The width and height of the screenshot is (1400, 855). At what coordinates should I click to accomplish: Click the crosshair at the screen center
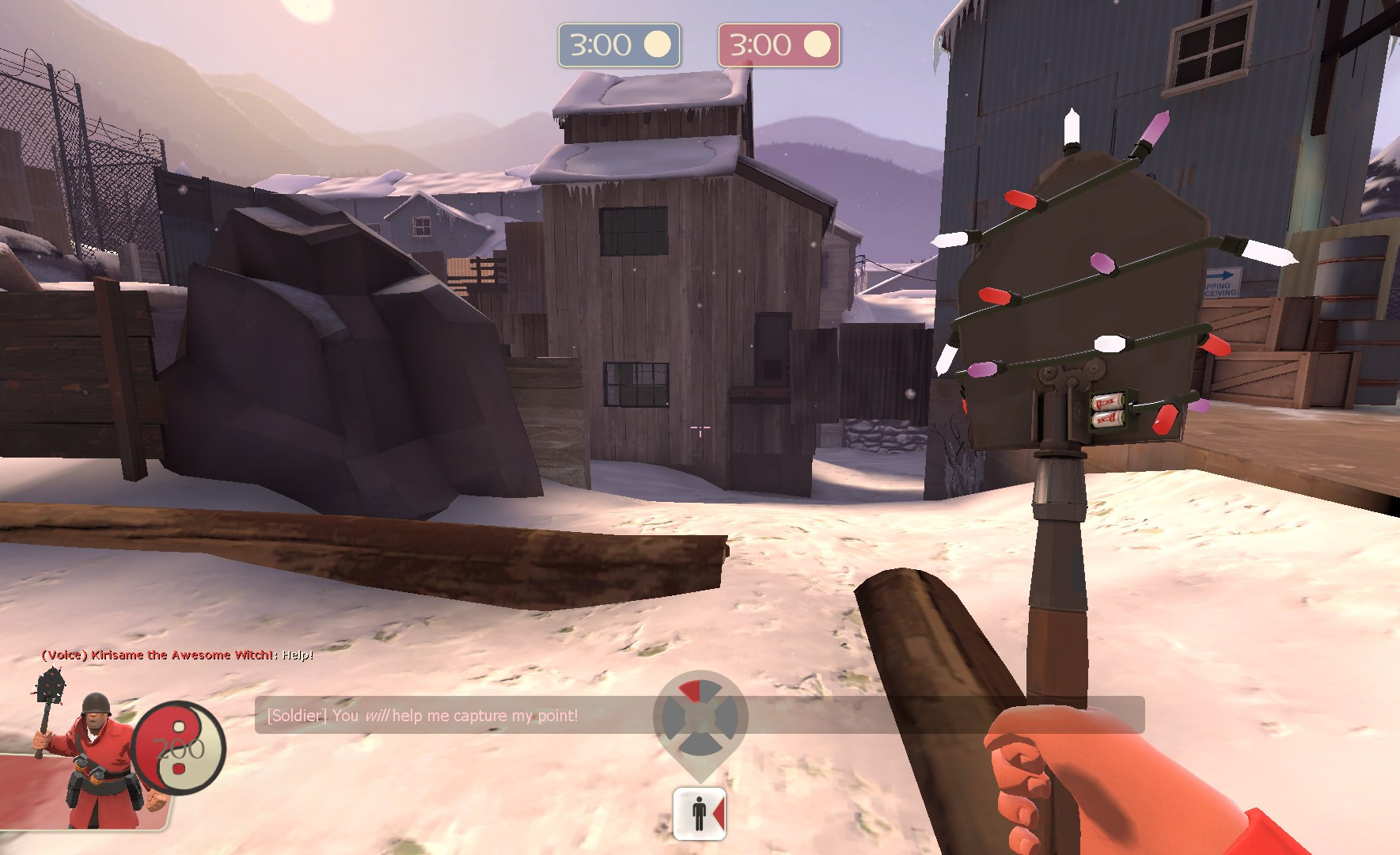coord(700,427)
